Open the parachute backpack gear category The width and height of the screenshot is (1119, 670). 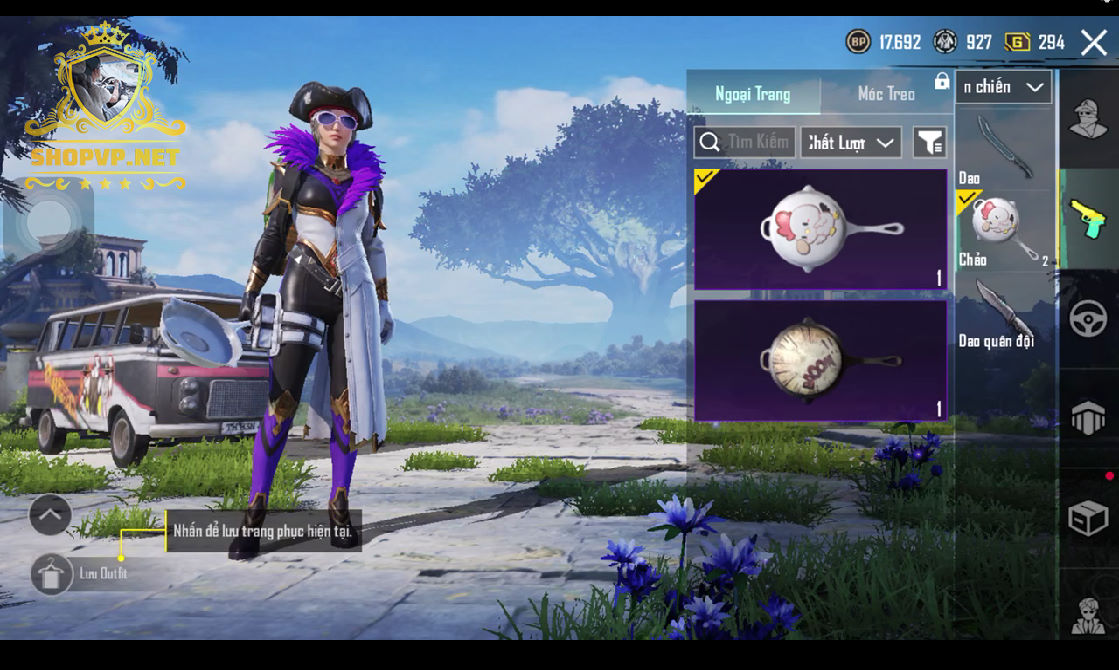(x=1088, y=419)
